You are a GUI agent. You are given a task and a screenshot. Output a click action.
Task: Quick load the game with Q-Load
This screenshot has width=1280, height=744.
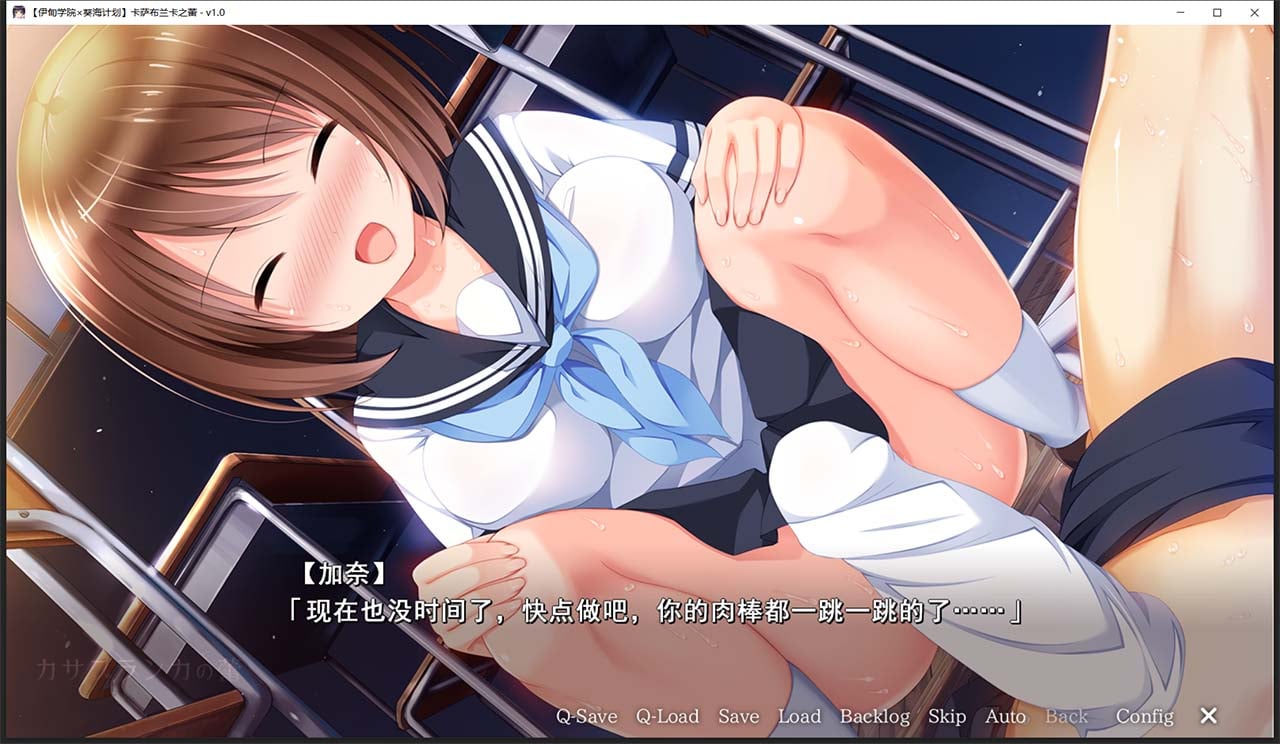coord(666,717)
